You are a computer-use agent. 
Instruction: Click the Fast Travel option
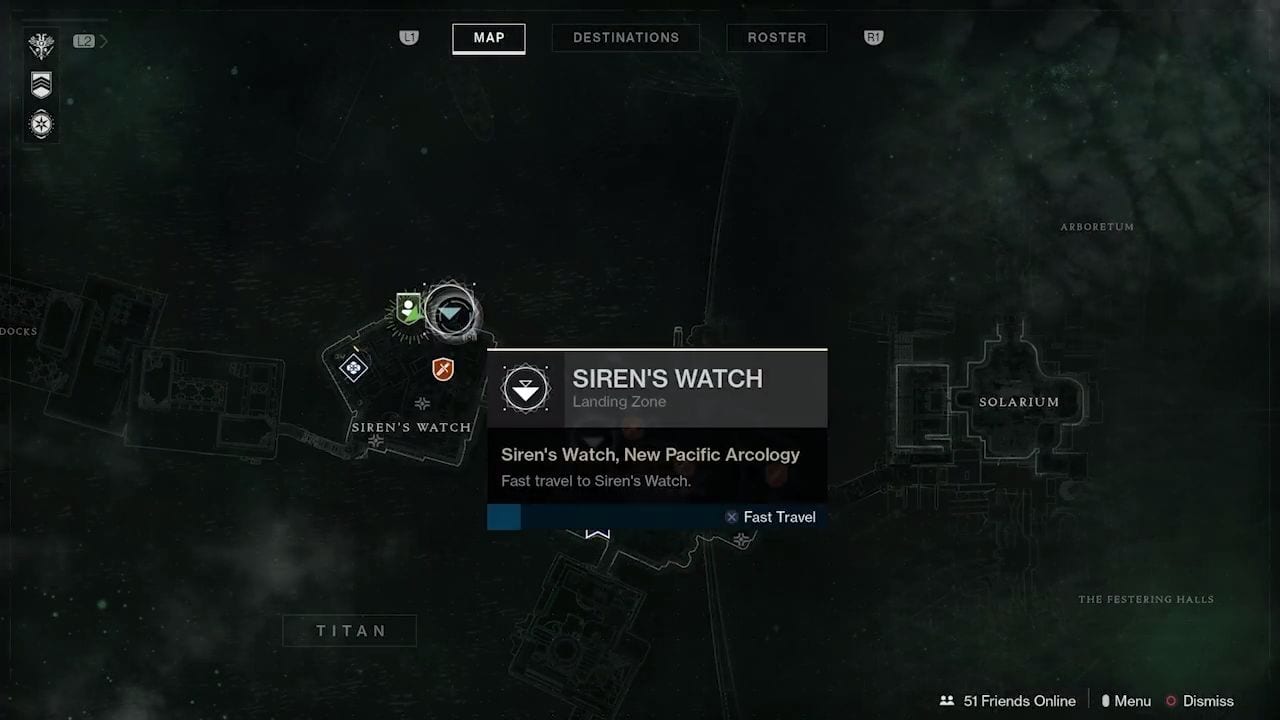pos(770,517)
